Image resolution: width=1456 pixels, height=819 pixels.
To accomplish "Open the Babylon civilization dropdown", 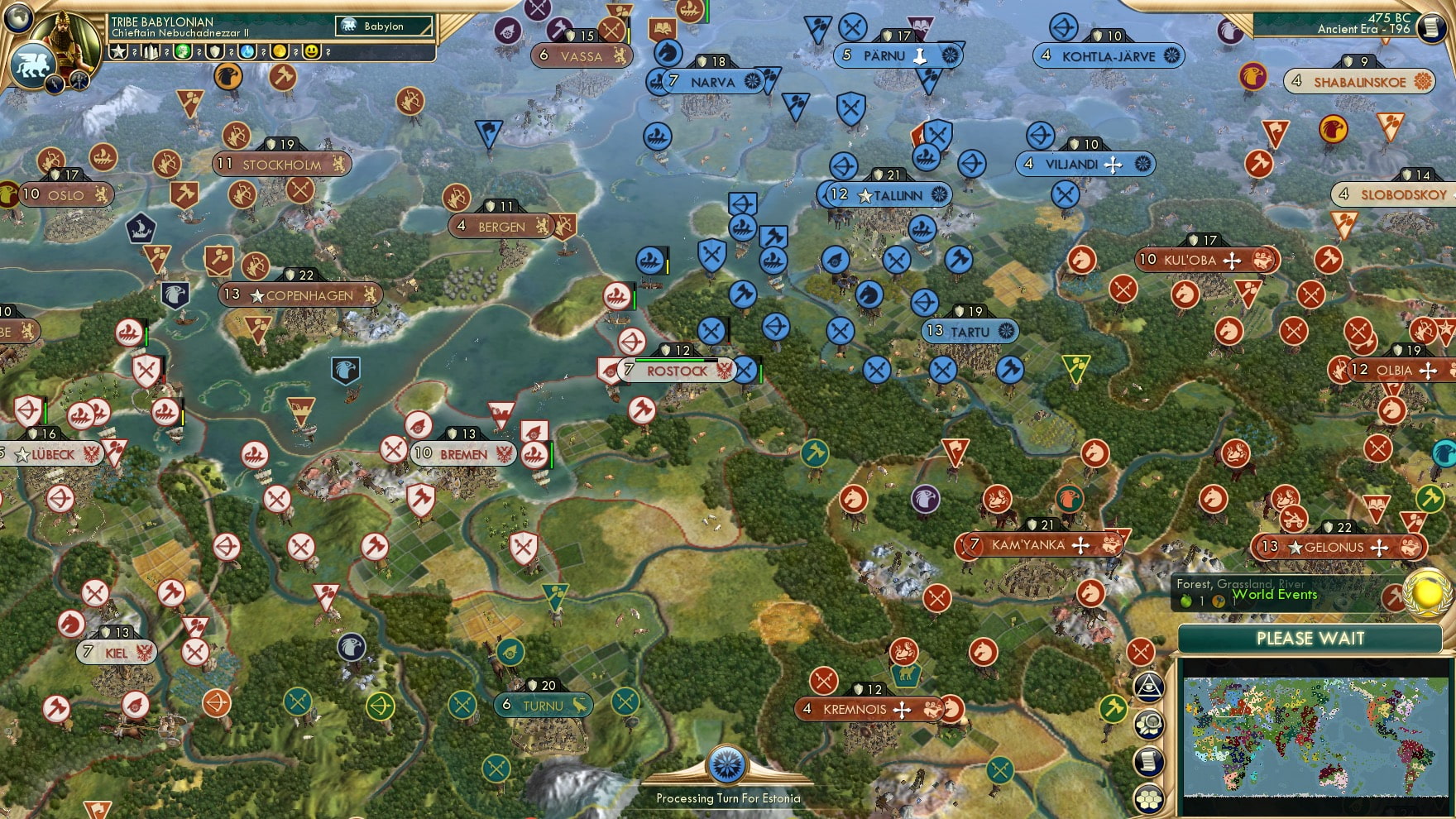I will click(x=384, y=26).
